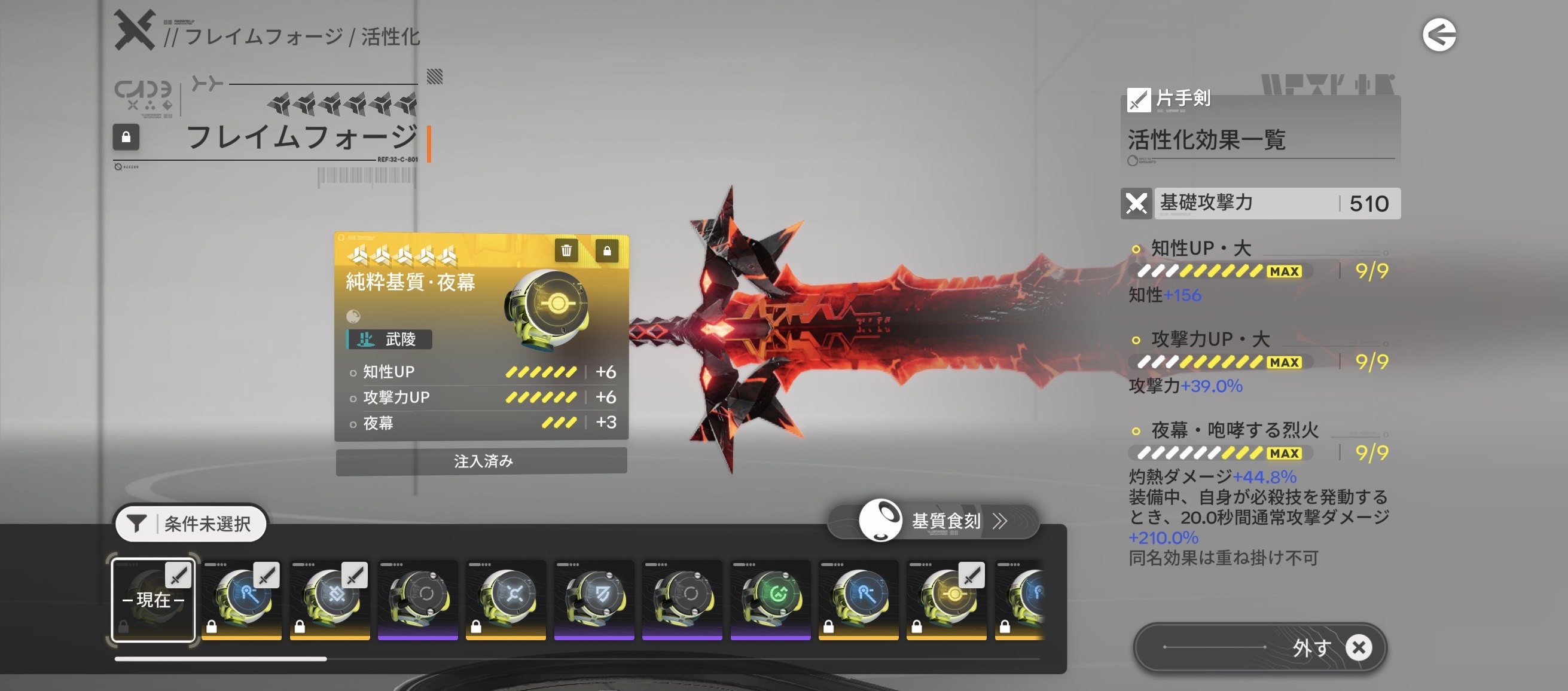Toggle the lock on 純粋基質・夜幕 card
The image size is (1568, 691).
tap(606, 250)
